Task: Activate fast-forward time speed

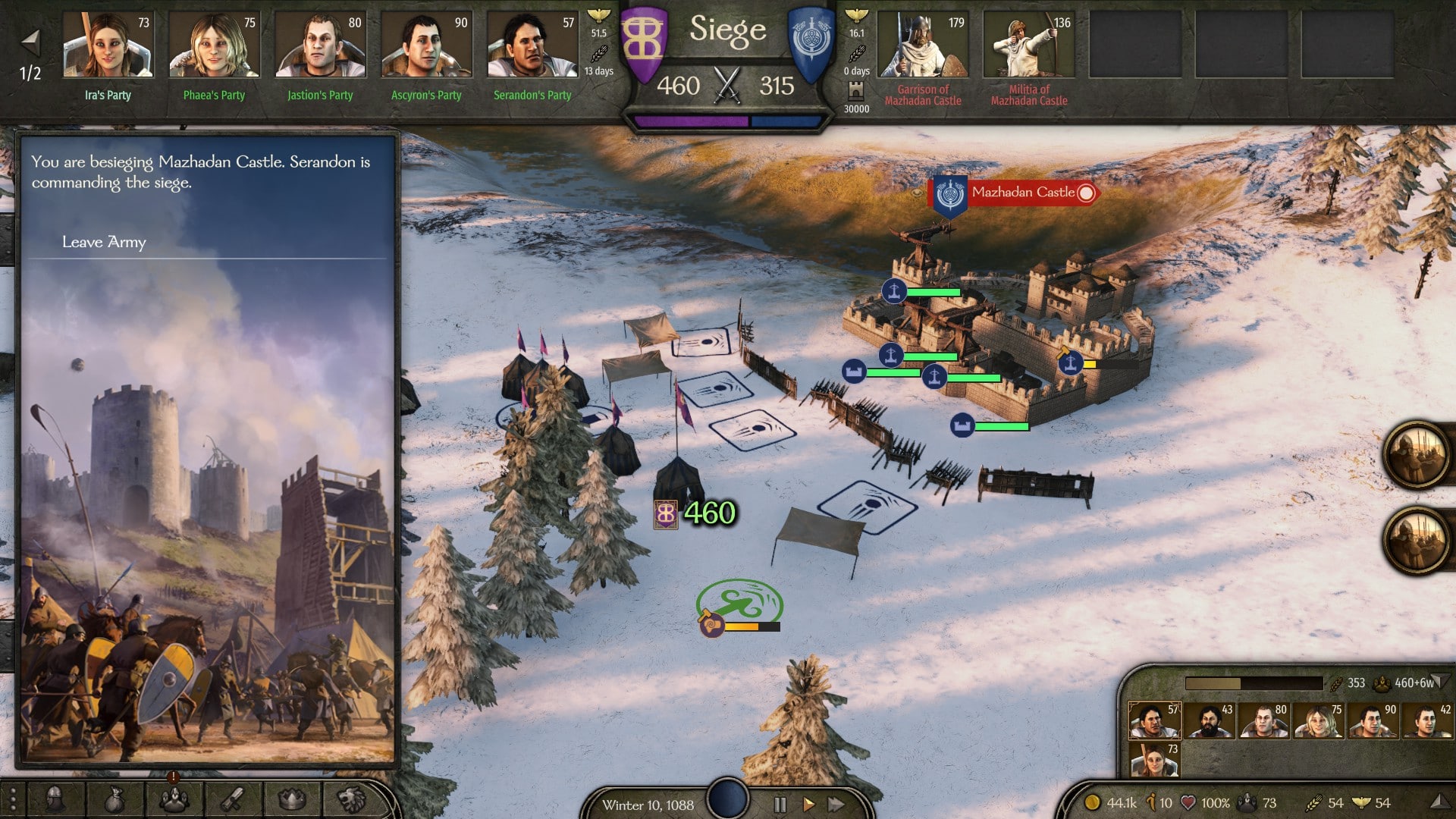Action: [x=836, y=804]
